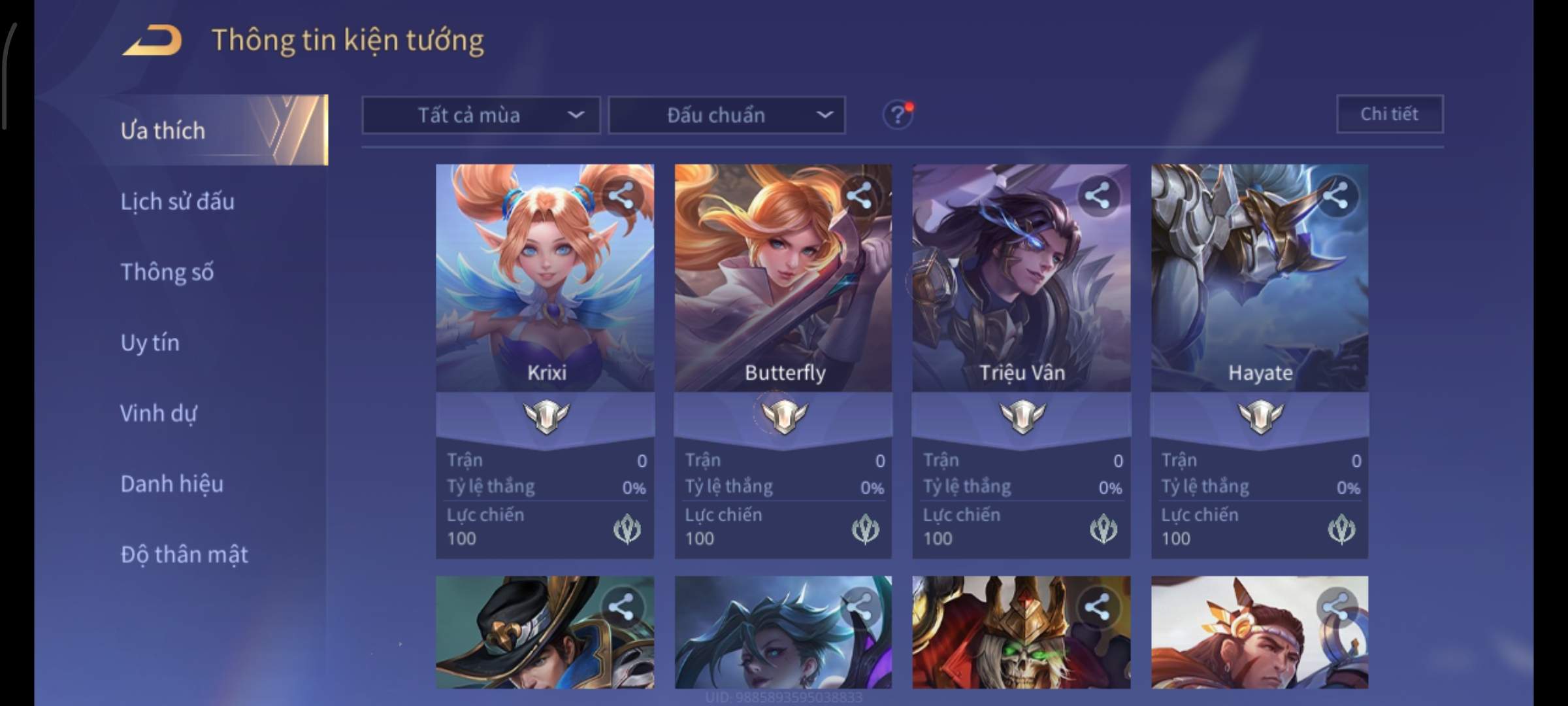Open the Chi tiết details button

click(x=1389, y=114)
